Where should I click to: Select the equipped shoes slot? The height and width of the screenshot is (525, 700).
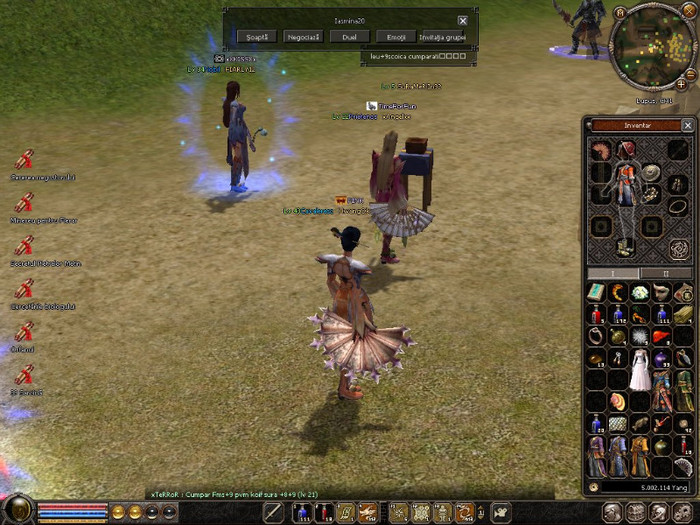[x=626, y=245]
